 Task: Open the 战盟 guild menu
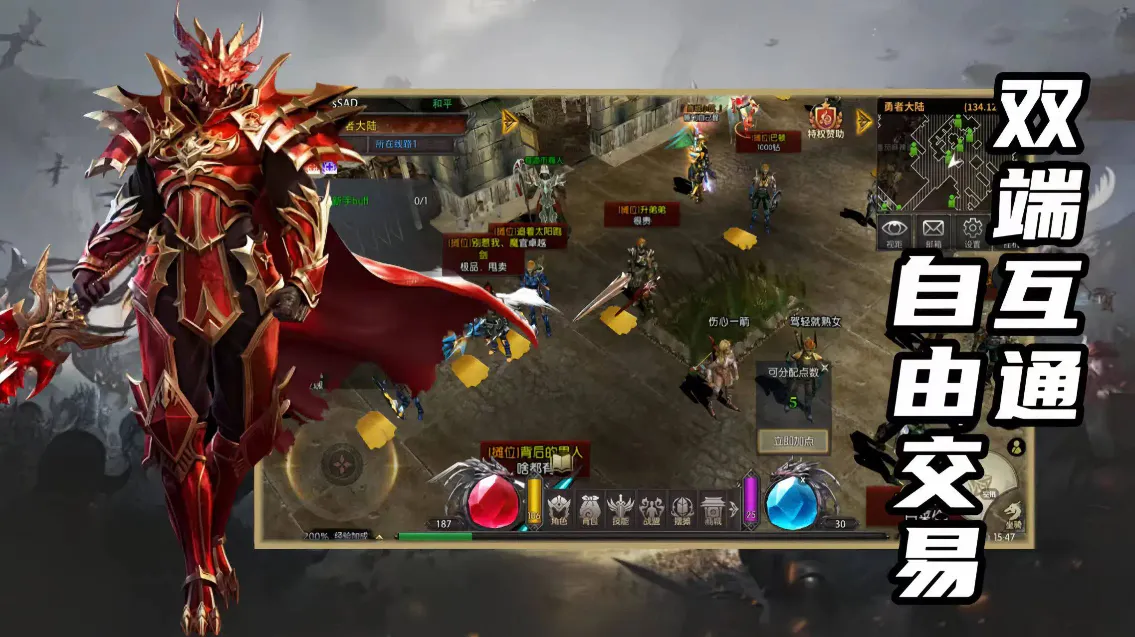coord(652,507)
